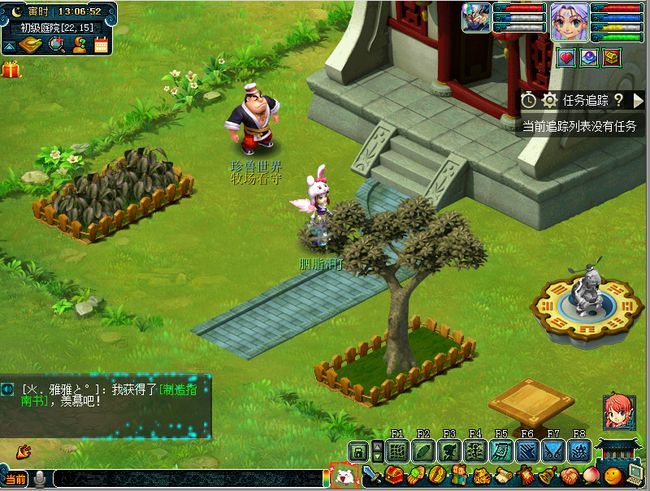Screen dimensions: 650x491
Task: Open the gift box reward icon
Action: click(11, 69)
